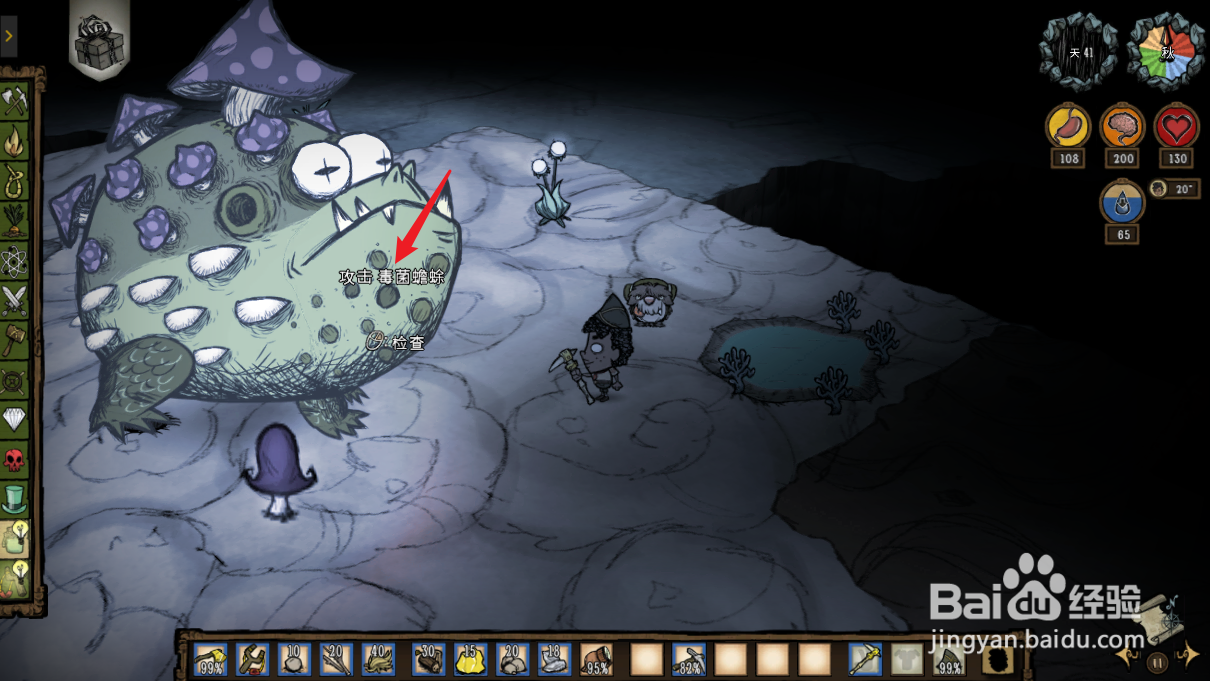This screenshot has height=681, width=1210.
Task: Open the Tools crafting tab
Action: (14, 101)
